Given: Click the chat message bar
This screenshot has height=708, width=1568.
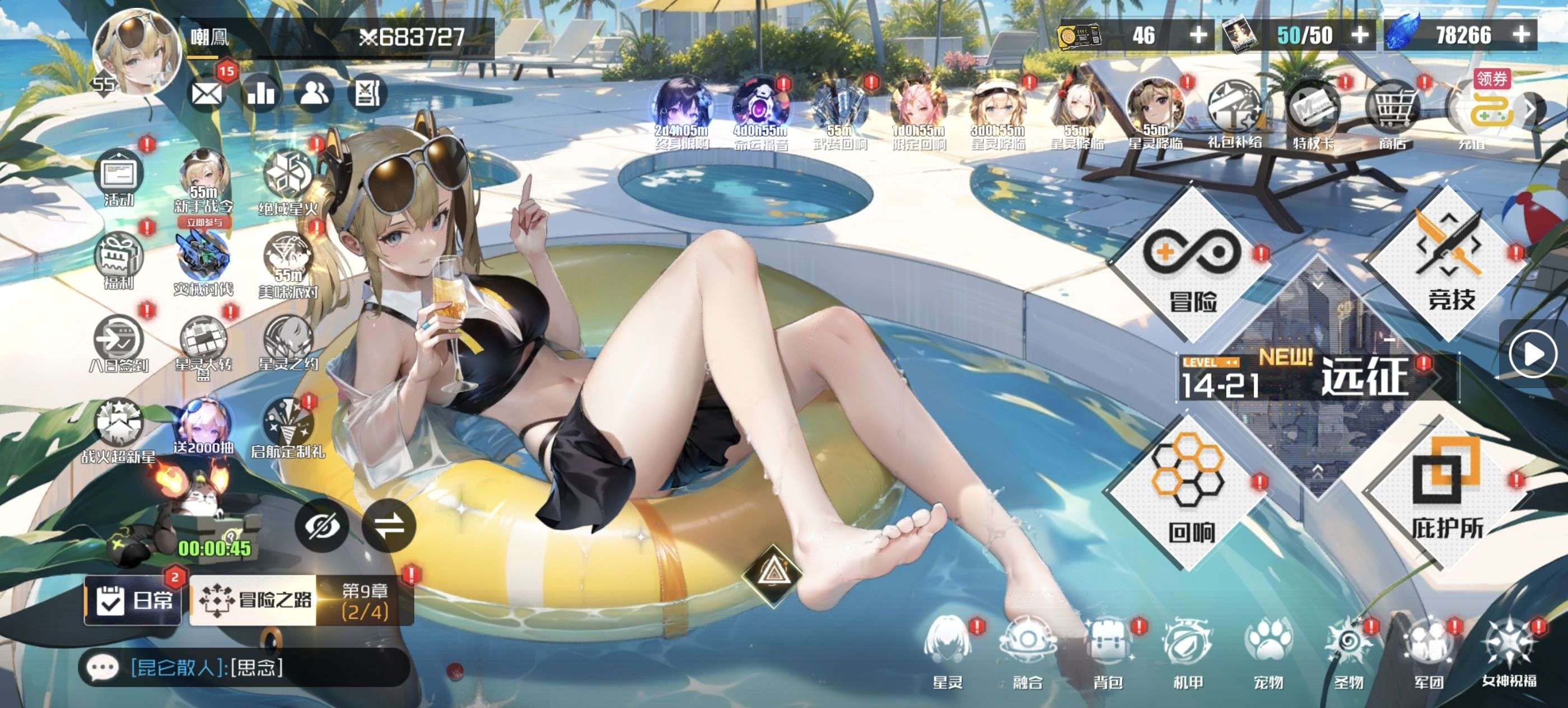Looking at the screenshot, I should tap(244, 668).
